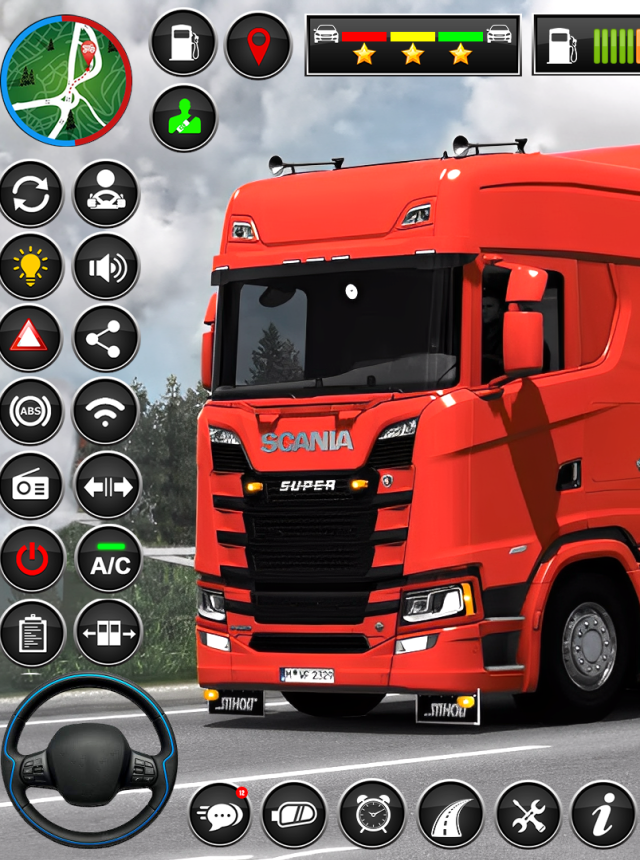Open the red location pin marker
Image resolution: width=640 pixels, height=860 pixels.
257,44
